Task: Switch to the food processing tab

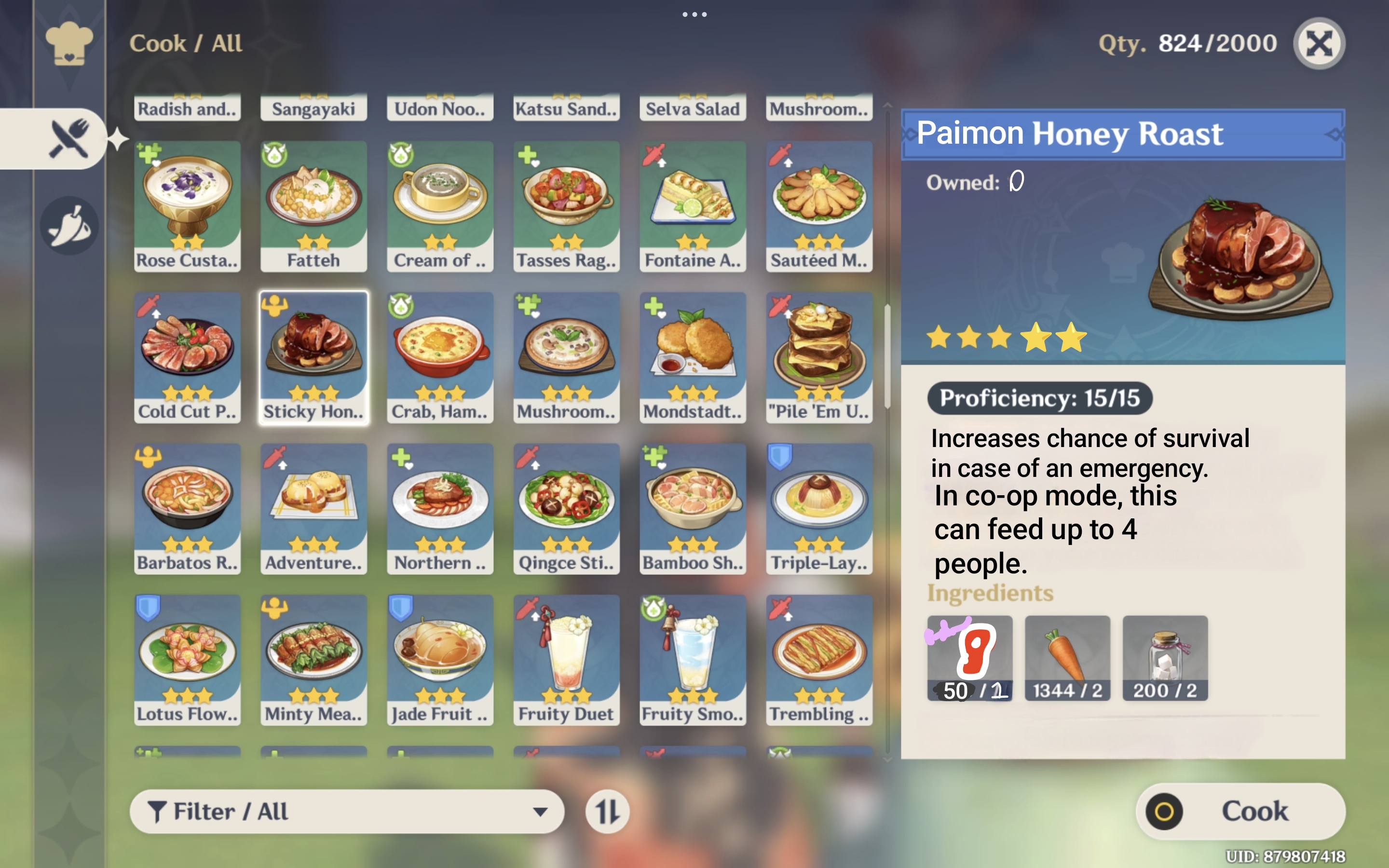Action: (x=69, y=226)
